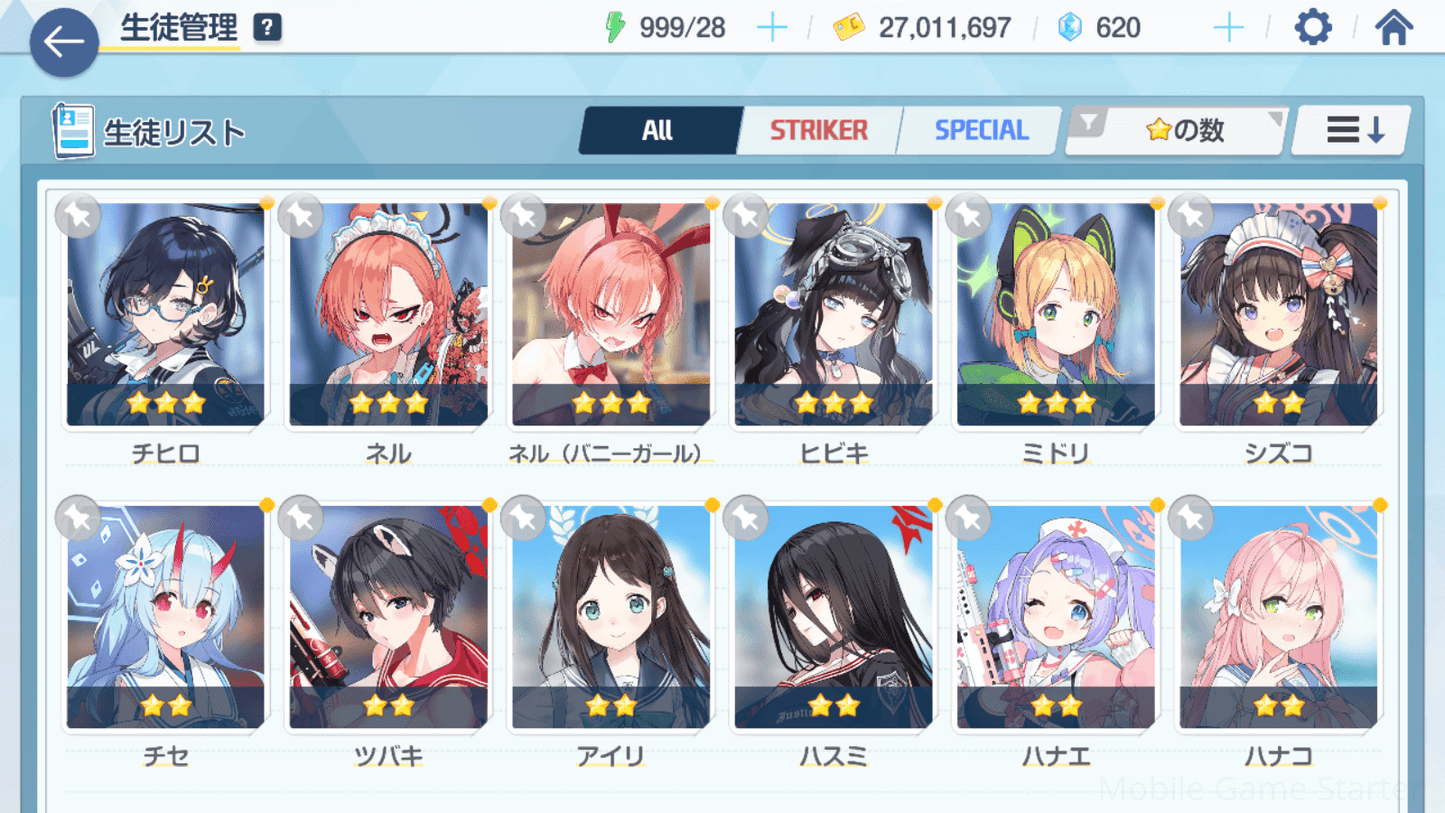Select the All tab
The image size is (1445, 813).
(658, 130)
